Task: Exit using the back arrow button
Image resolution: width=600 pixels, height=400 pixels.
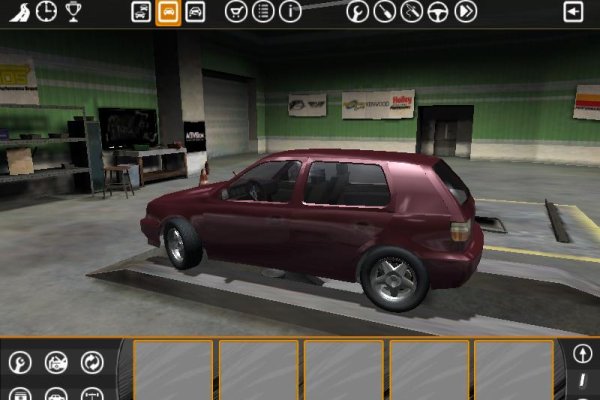Action: [573, 12]
